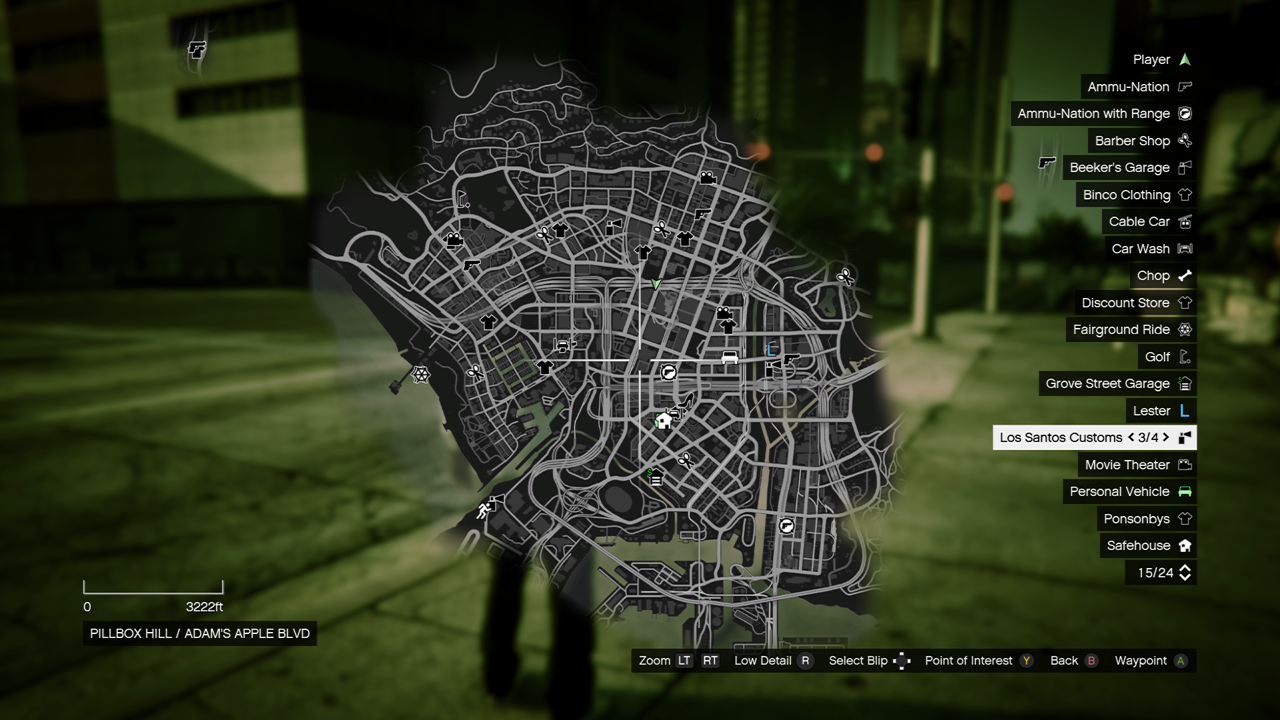
Task: Click the map distance scale bar
Action: click(x=152, y=588)
